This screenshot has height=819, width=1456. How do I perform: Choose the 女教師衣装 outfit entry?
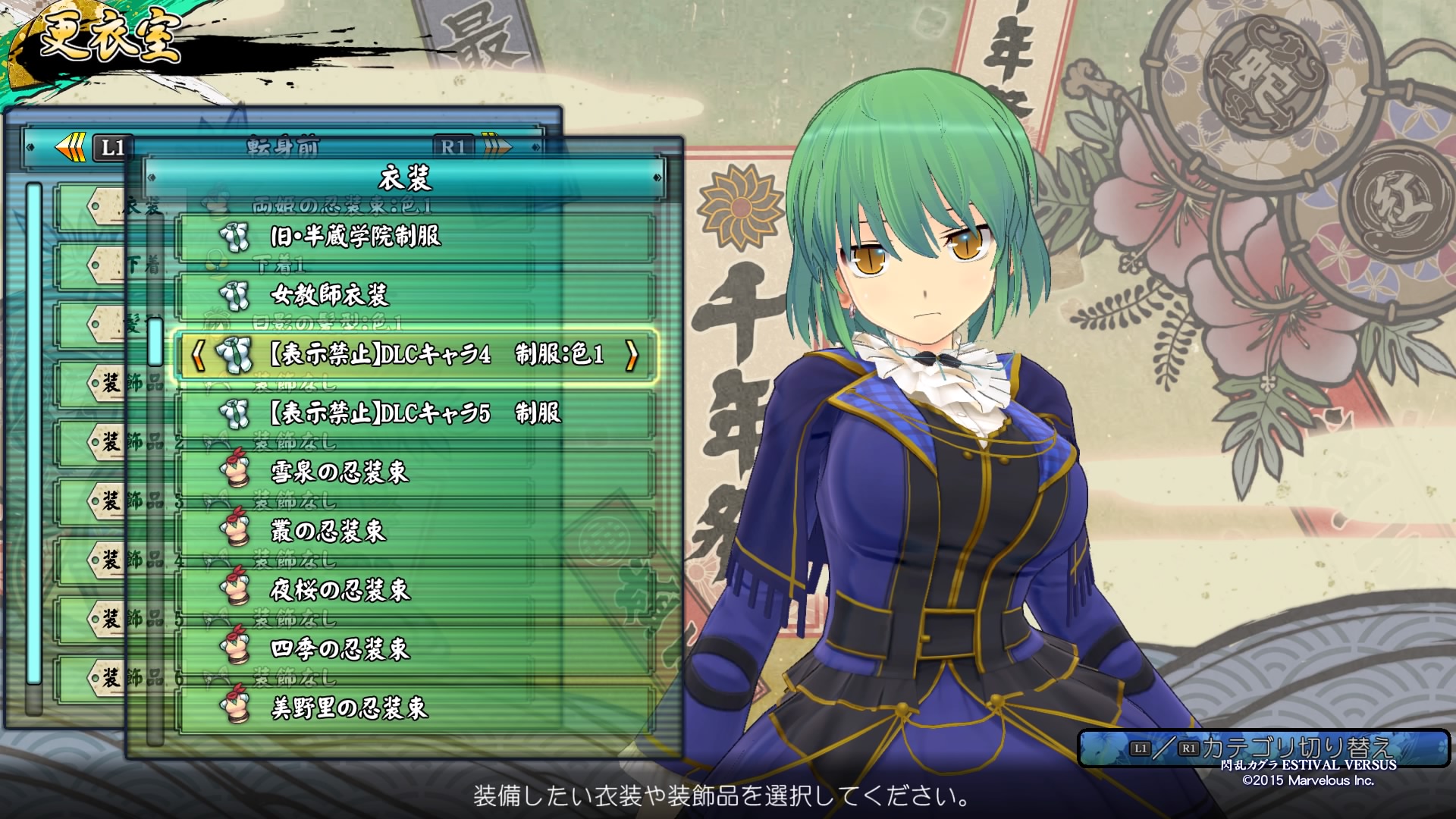tap(416, 295)
